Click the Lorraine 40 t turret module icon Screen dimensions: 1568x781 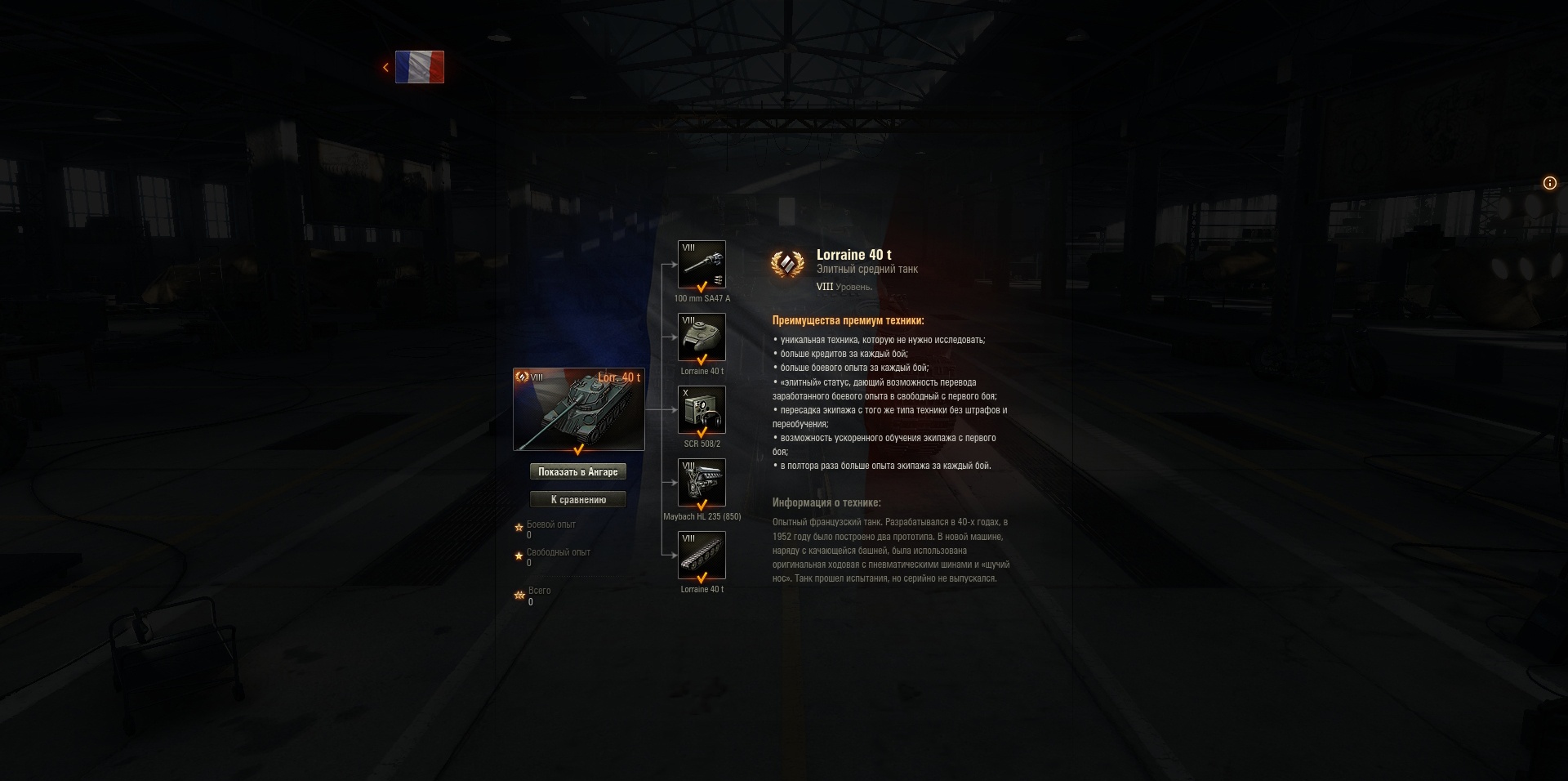pyautogui.click(x=701, y=337)
